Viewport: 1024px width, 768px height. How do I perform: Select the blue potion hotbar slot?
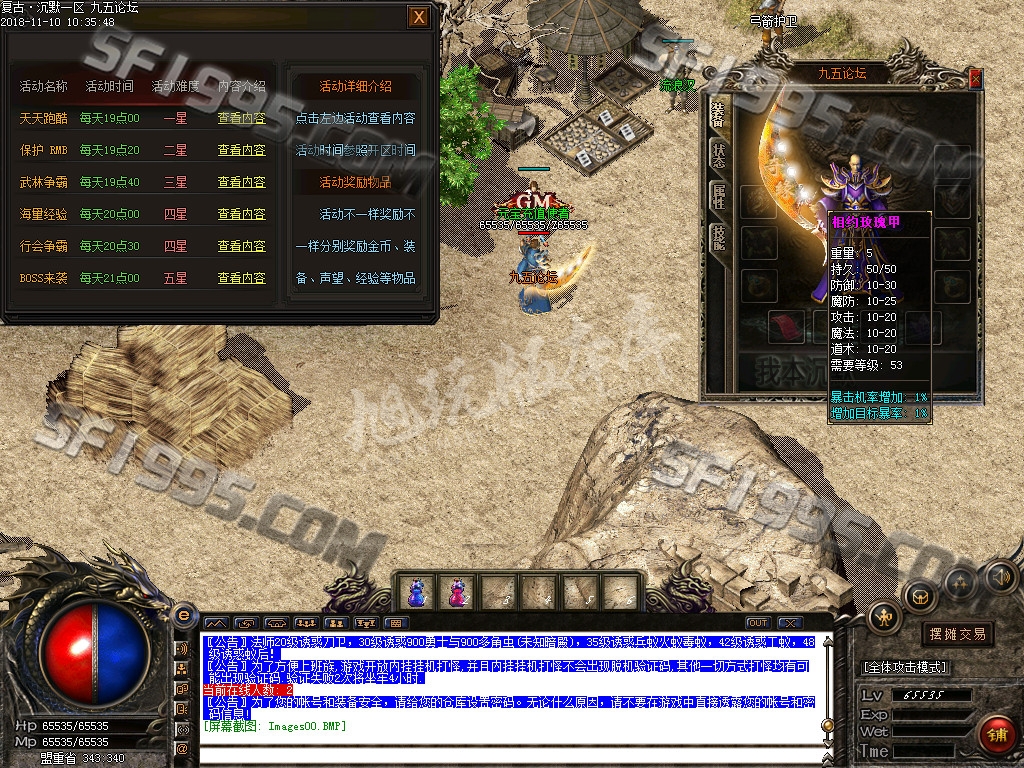click(417, 592)
